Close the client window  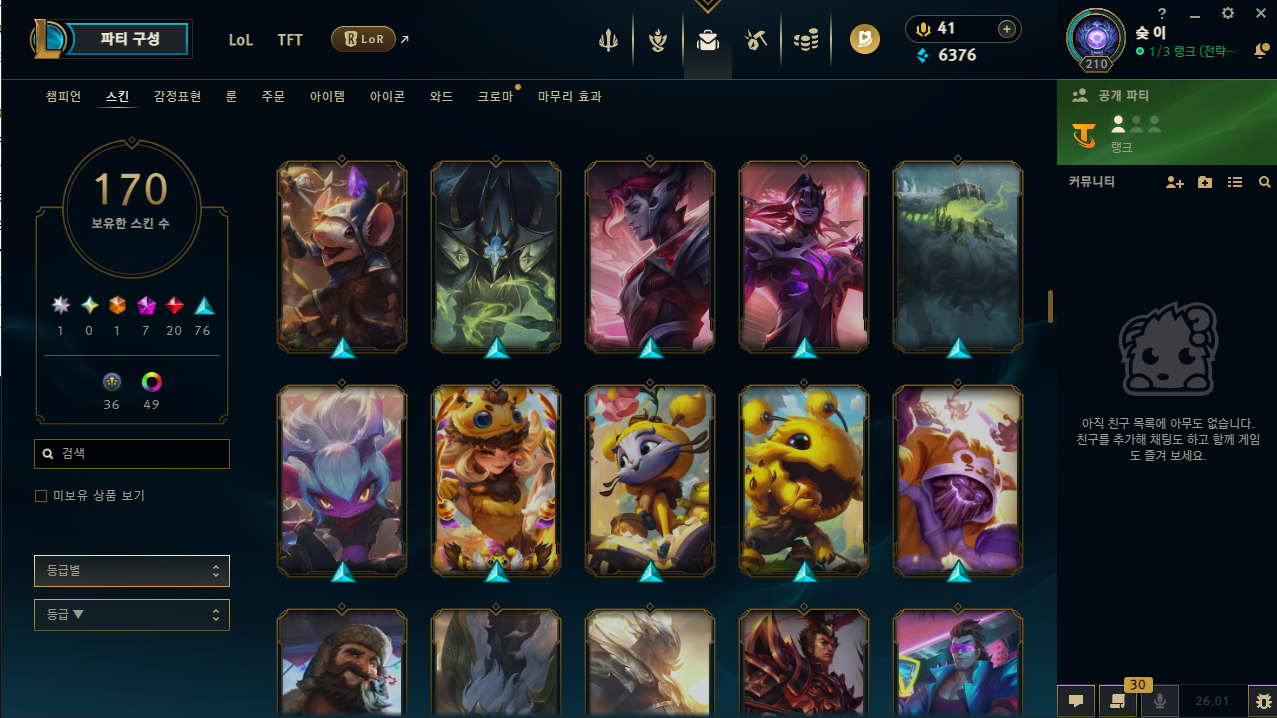1260,13
